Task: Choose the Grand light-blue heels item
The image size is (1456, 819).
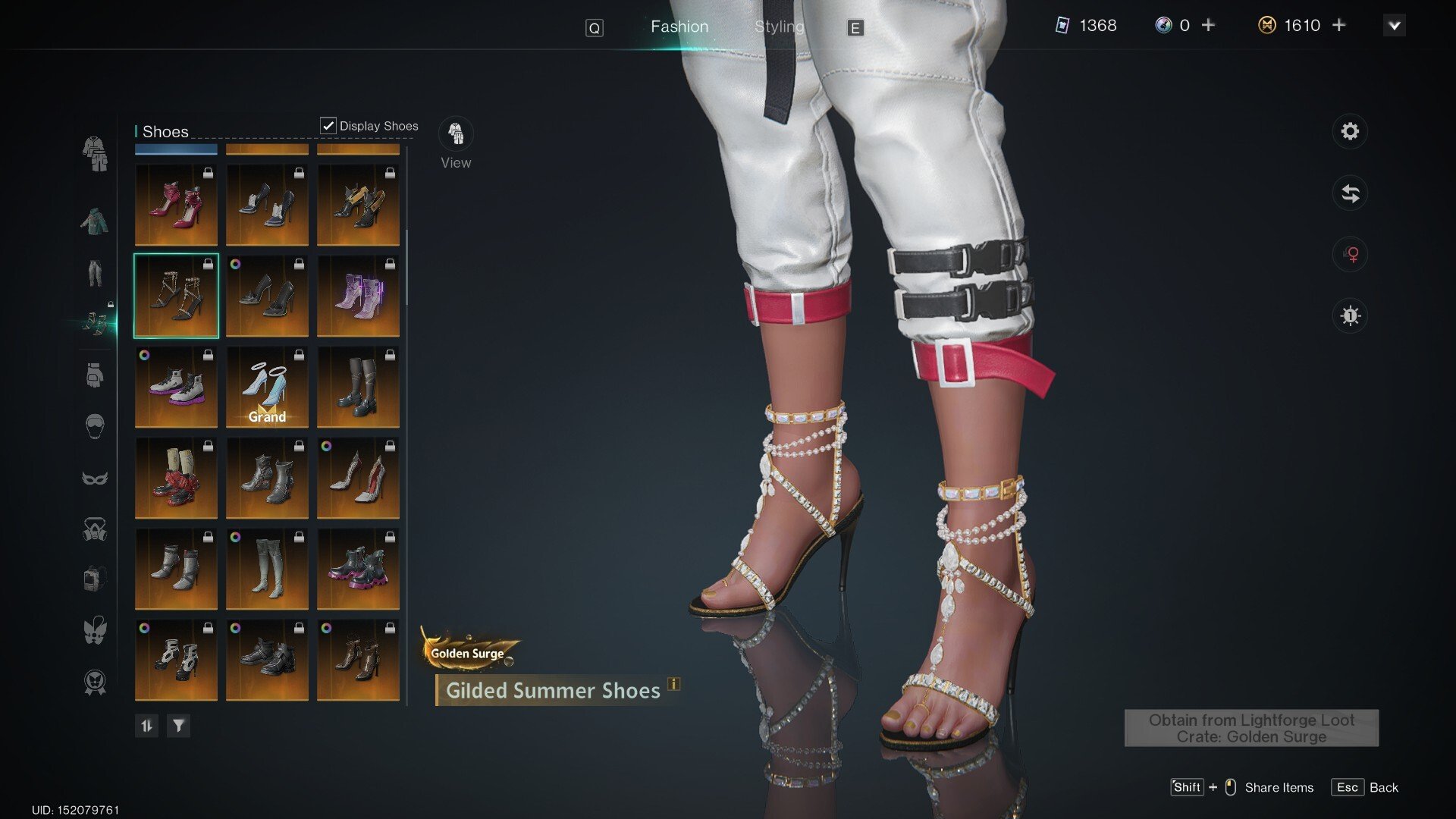Action: point(267,387)
